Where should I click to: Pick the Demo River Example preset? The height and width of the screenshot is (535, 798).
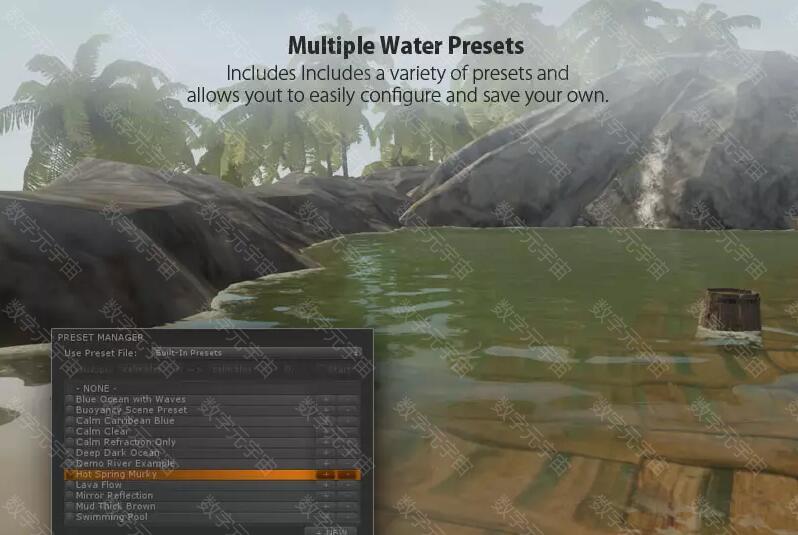point(125,464)
